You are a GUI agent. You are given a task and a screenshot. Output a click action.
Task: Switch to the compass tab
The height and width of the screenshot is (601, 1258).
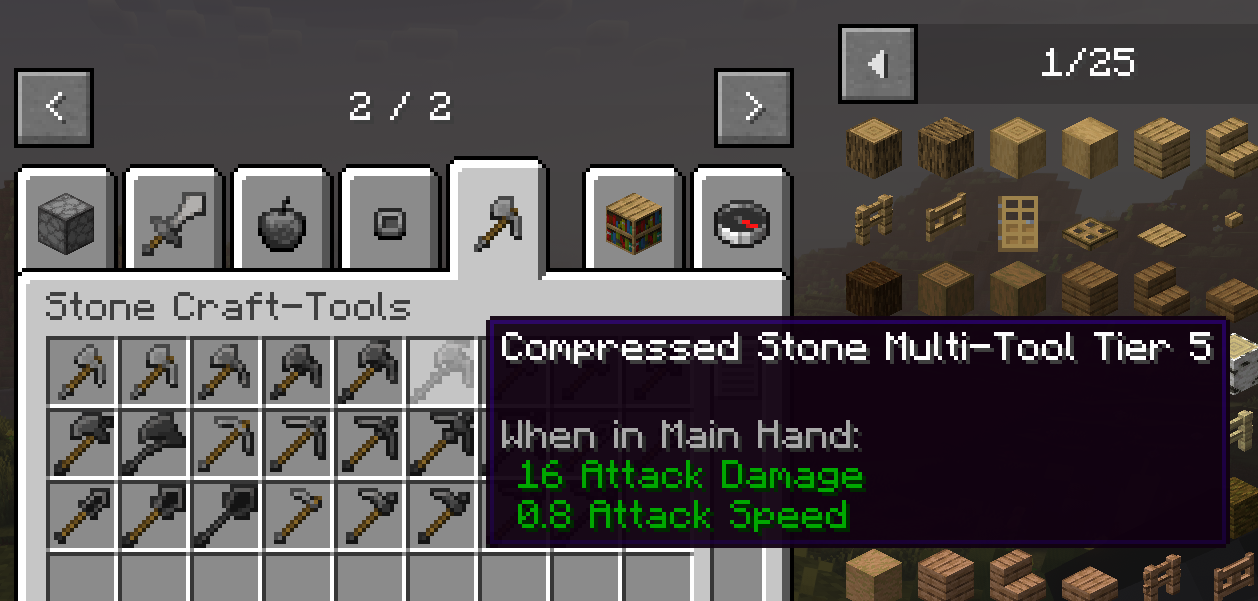[x=742, y=222]
